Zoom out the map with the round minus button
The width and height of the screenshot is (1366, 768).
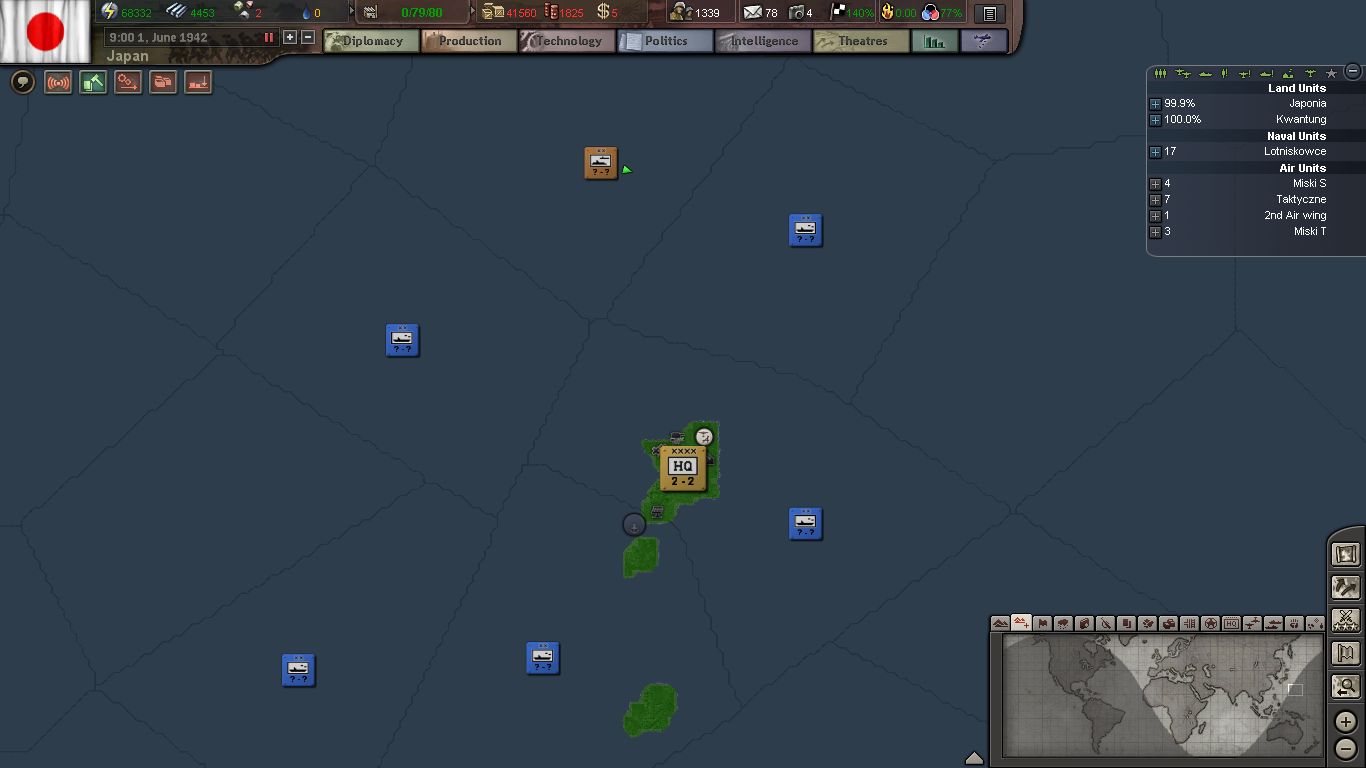[x=1346, y=748]
